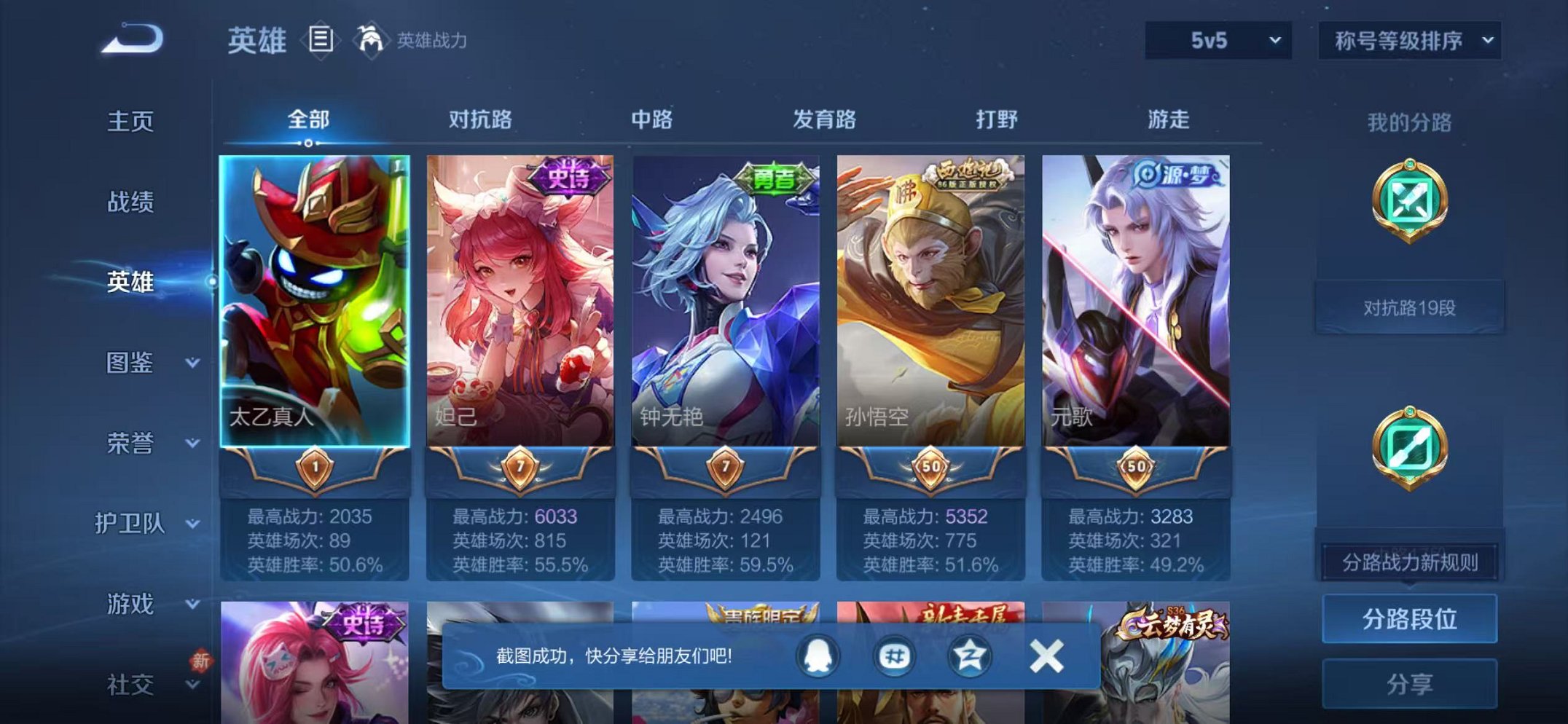Screen dimensions: 1568x724
Task: Open the hero list icon beside 英雄 title
Action: pos(321,40)
